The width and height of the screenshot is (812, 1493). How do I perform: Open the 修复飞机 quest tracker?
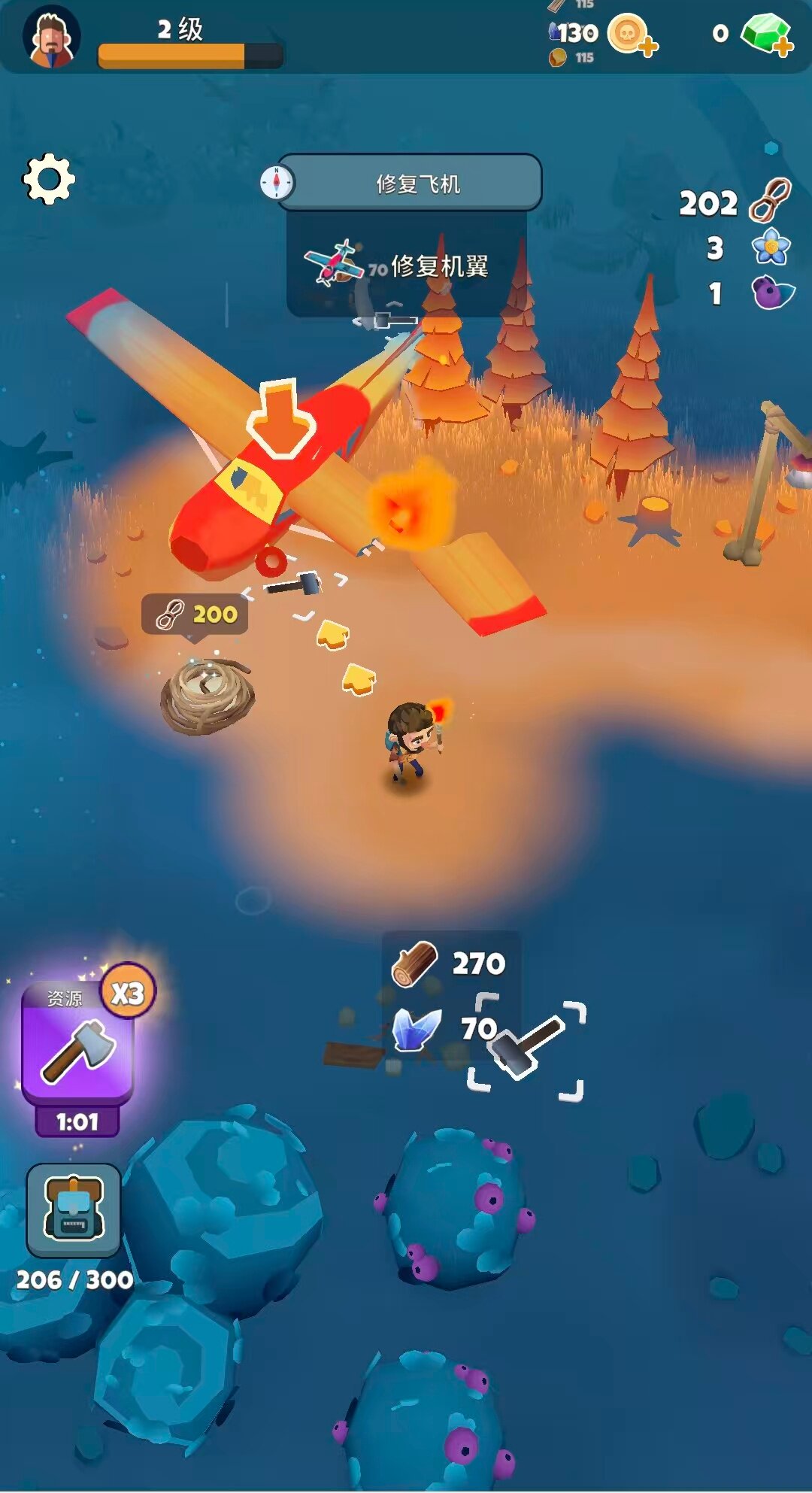[x=410, y=183]
